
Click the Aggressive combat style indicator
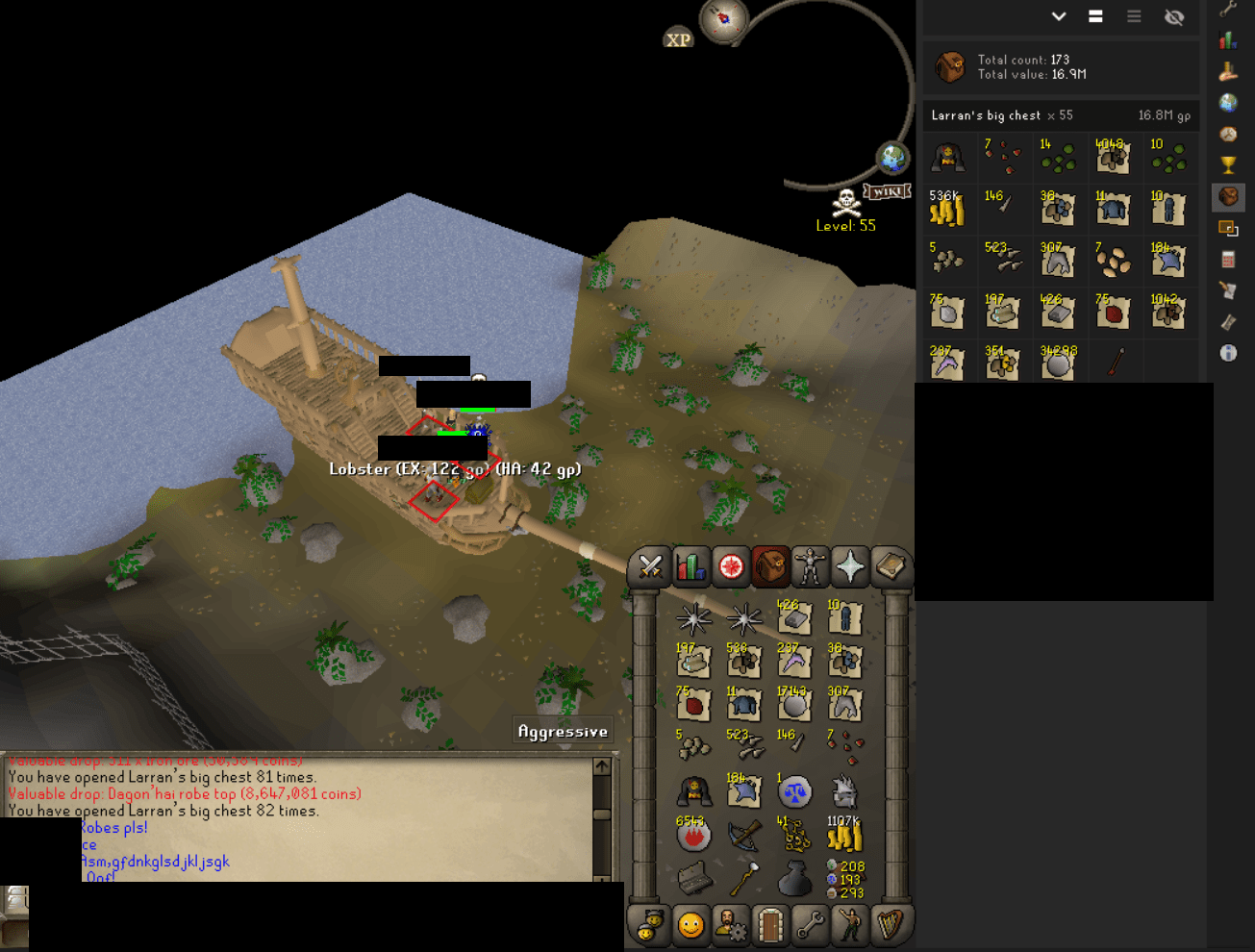563,730
